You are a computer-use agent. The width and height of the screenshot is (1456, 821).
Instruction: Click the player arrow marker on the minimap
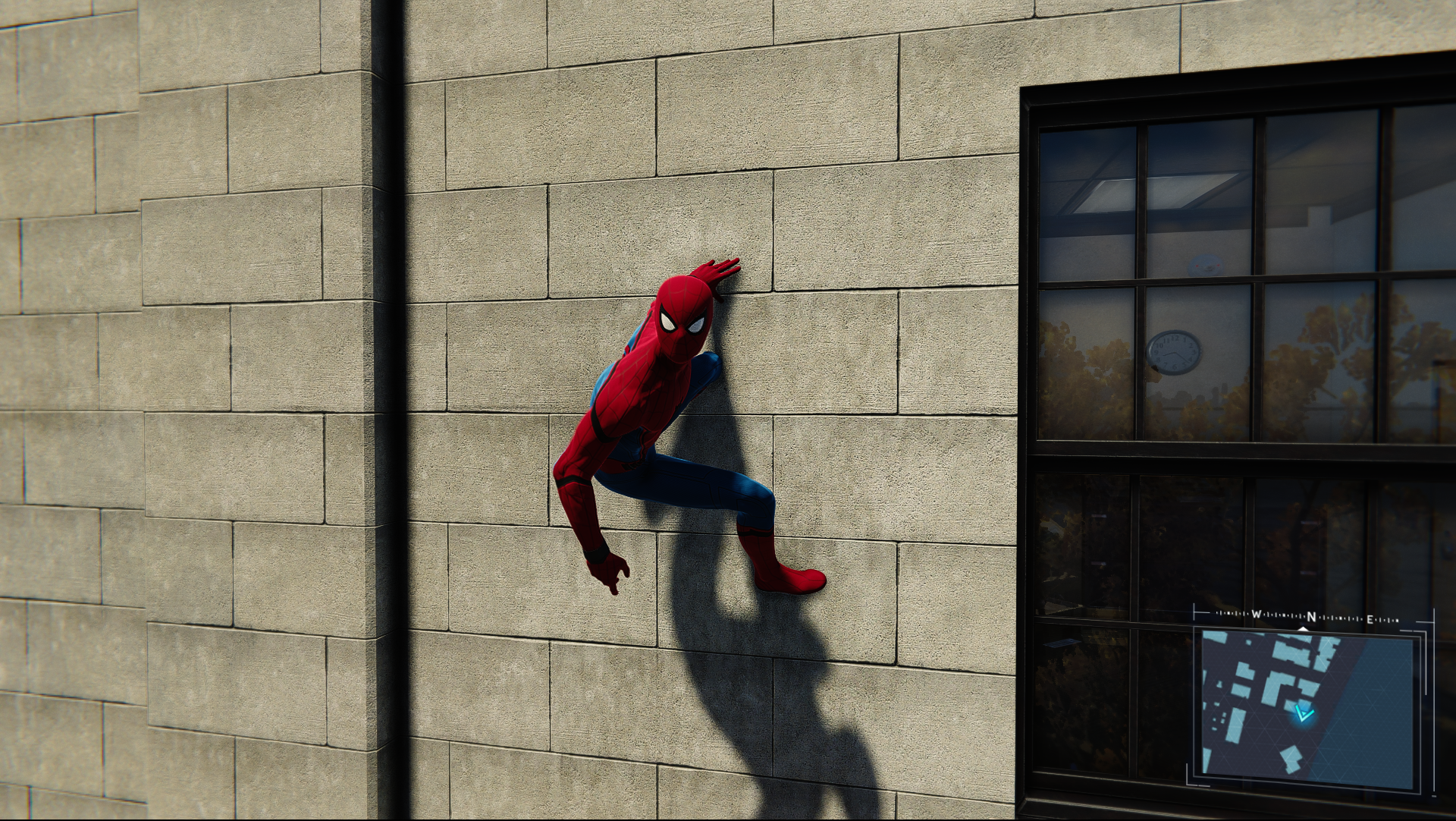point(1304,714)
